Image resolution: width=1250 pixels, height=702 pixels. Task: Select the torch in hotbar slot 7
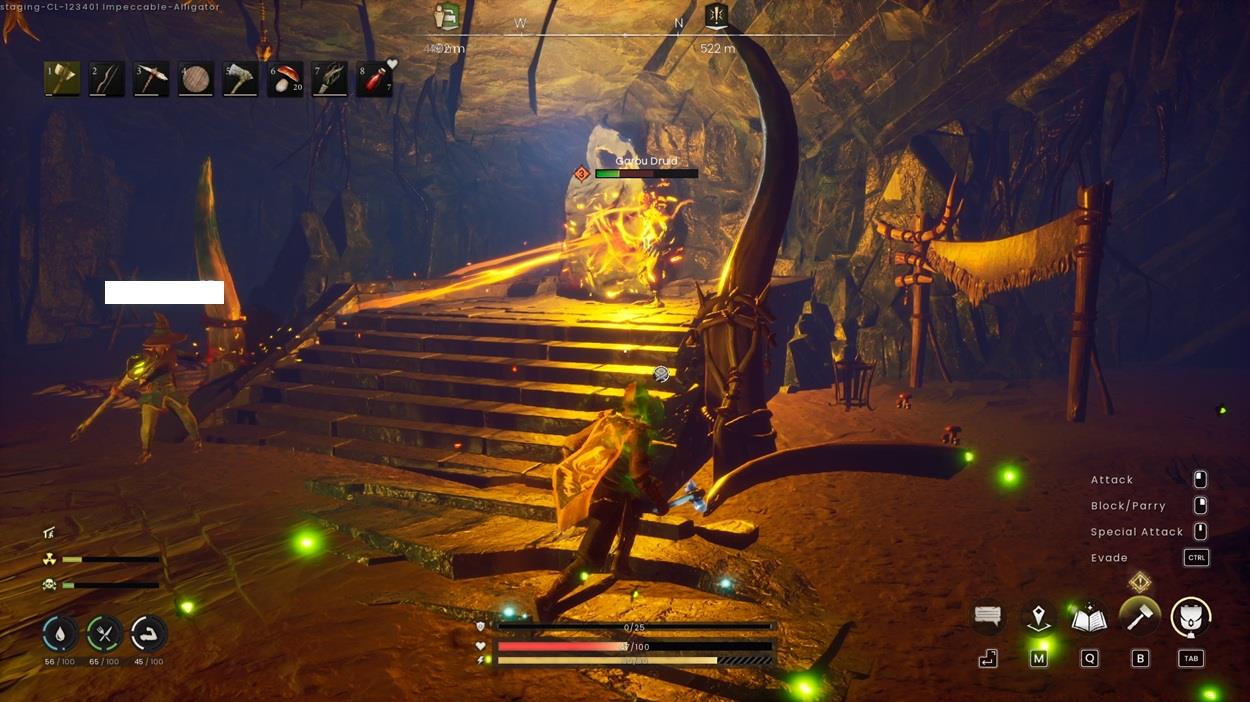pyautogui.click(x=330, y=79)
